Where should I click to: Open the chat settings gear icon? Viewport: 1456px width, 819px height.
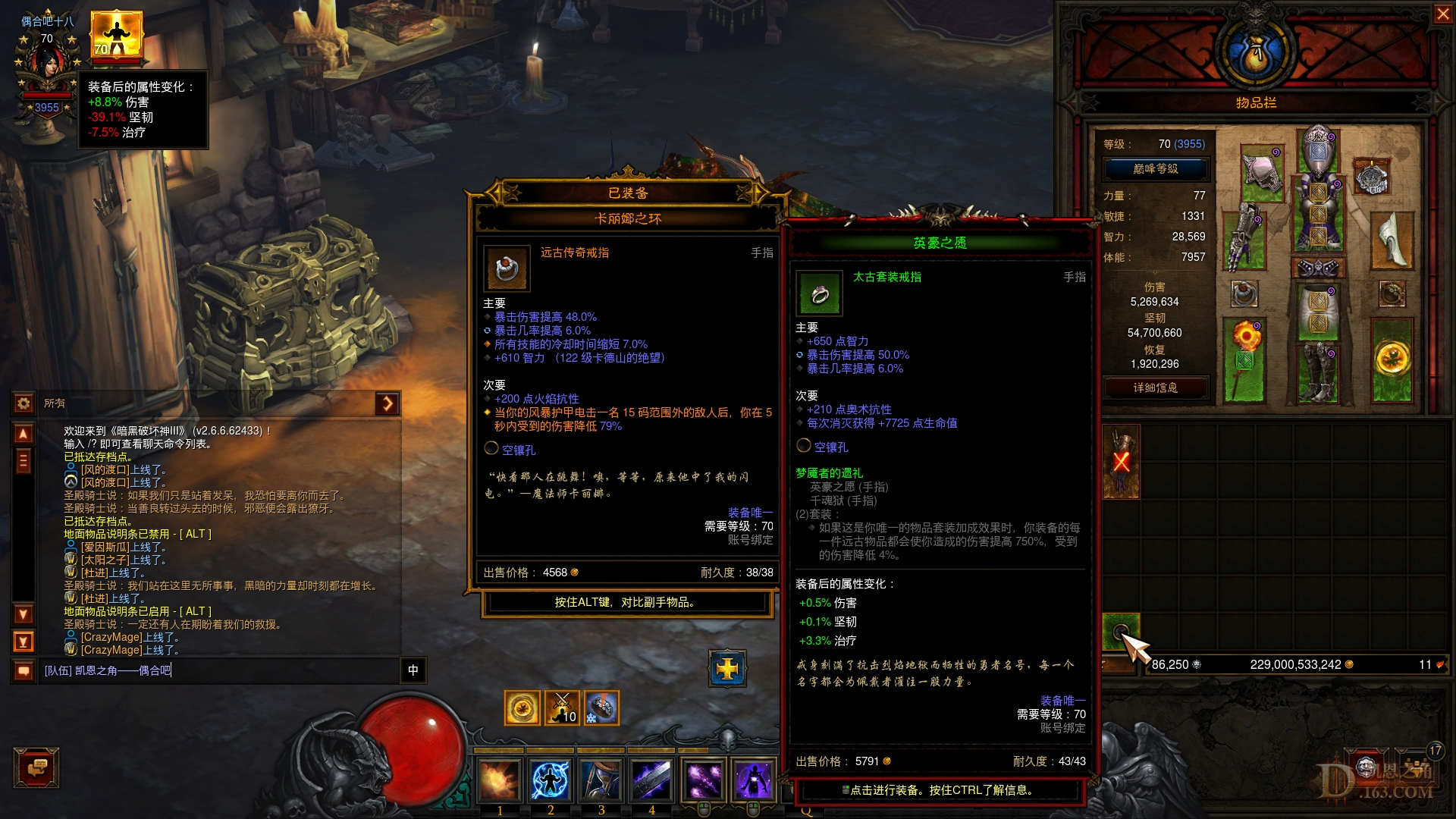[x=22, y=404]
